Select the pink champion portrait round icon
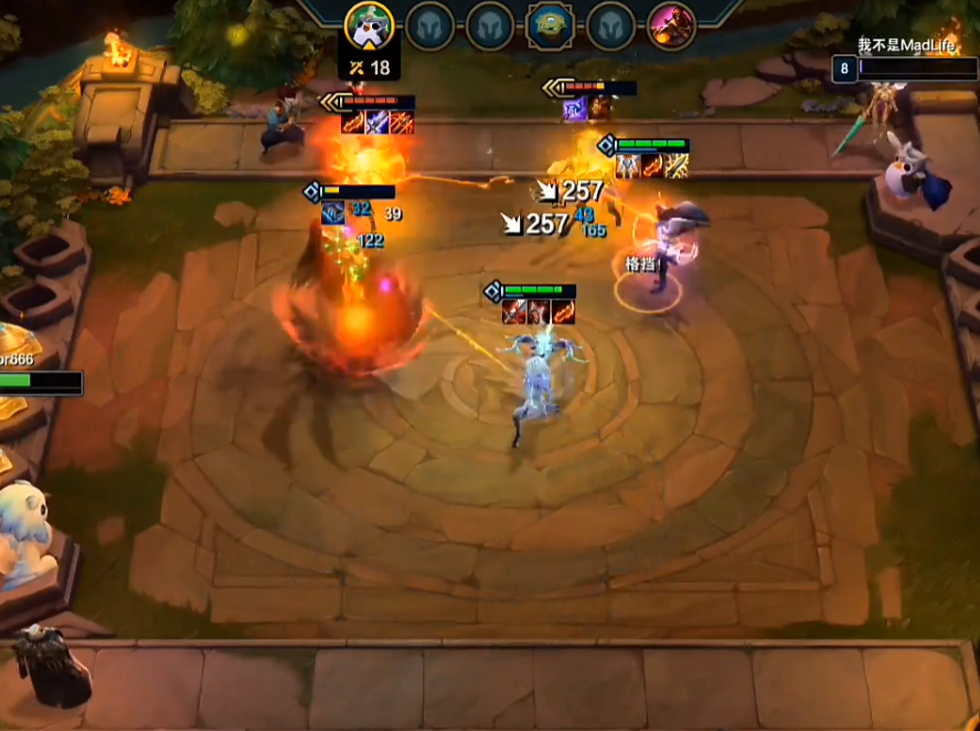The image size is (980, 731). (x=671, y=26)
